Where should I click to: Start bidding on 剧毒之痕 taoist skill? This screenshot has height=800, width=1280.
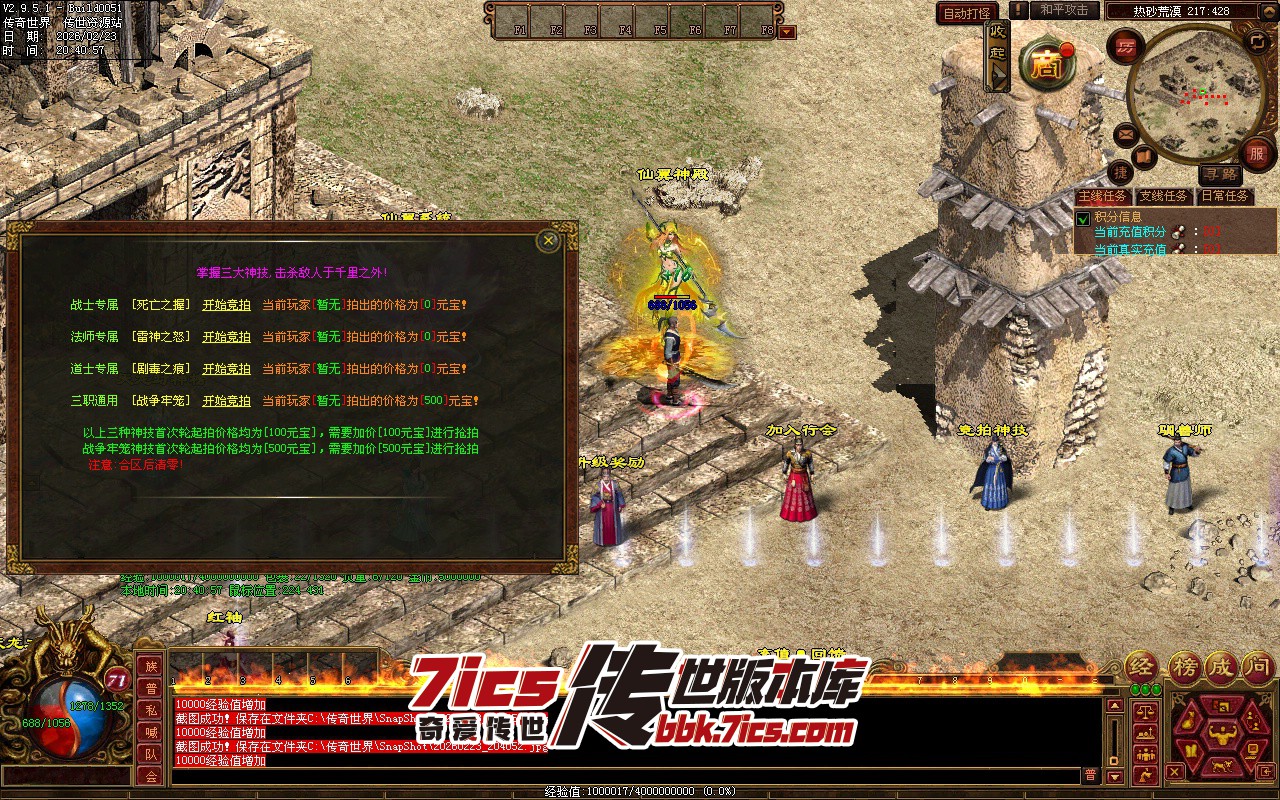click(226, 369)
